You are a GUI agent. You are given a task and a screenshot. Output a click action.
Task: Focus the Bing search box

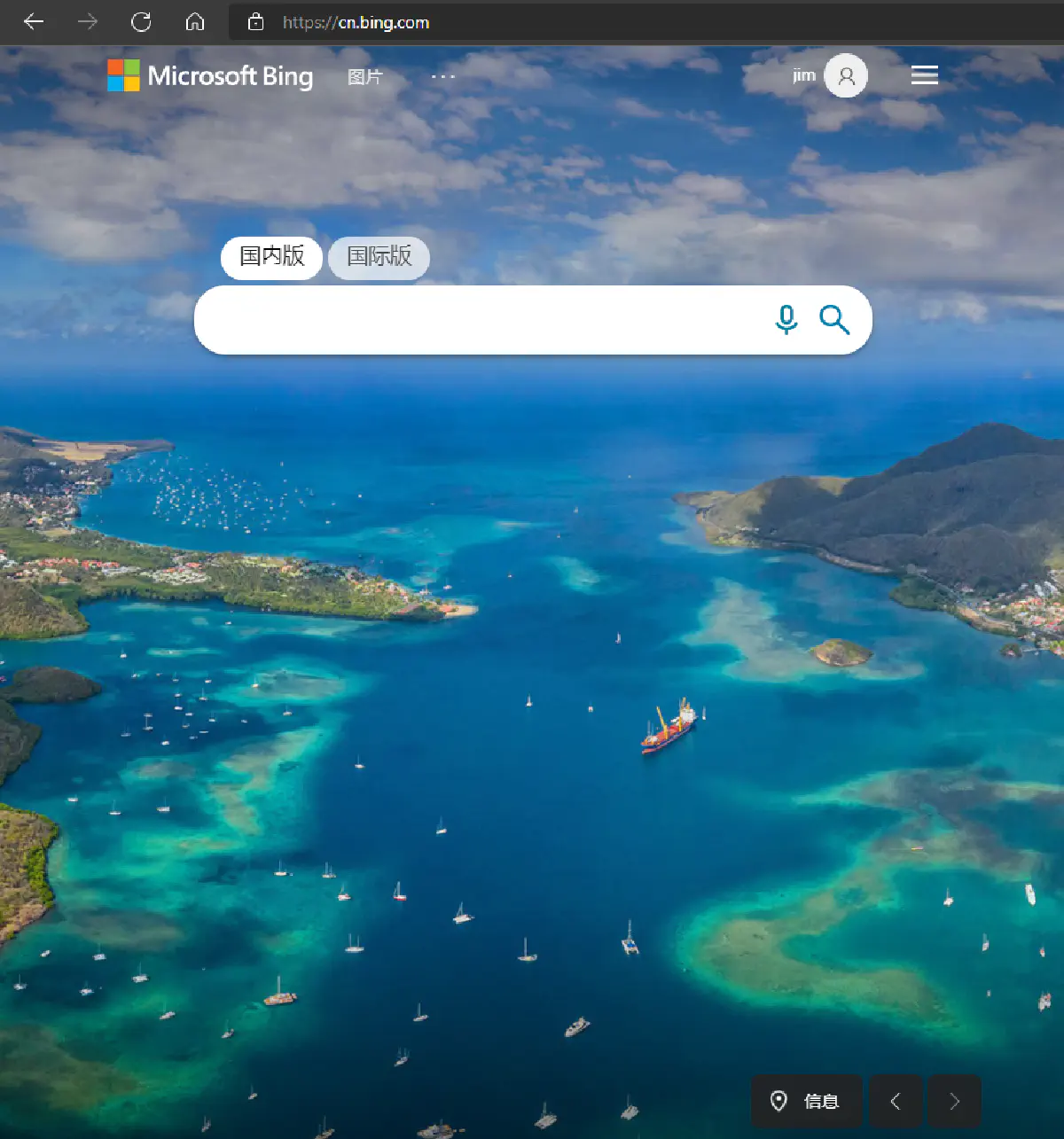(x=479, y=320)
